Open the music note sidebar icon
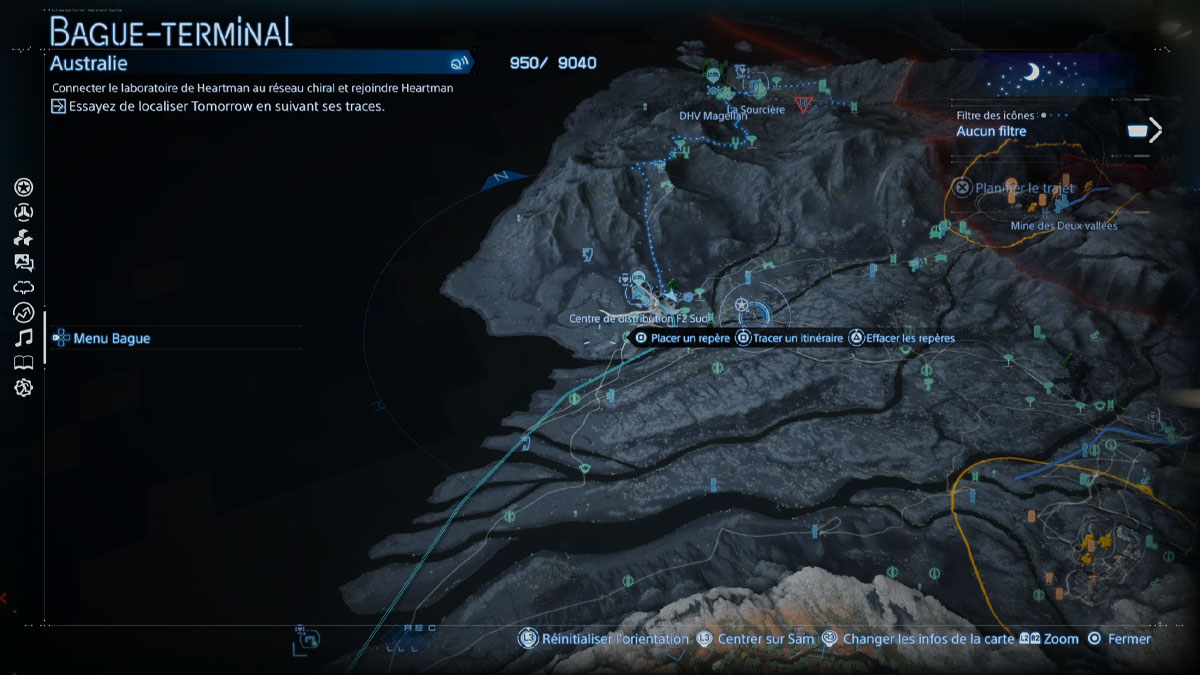Image resolution: width=1200 pixels, height=675 pixels. point(24,337)
